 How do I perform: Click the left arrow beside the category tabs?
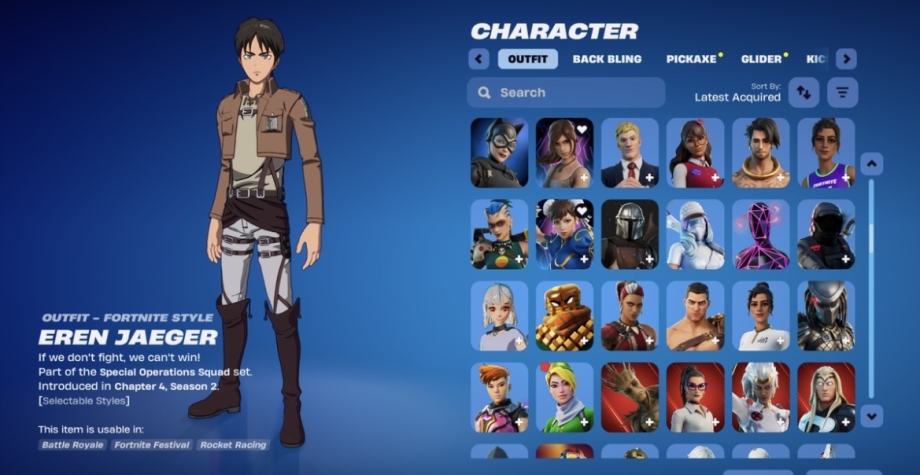(x=479, y=59)
